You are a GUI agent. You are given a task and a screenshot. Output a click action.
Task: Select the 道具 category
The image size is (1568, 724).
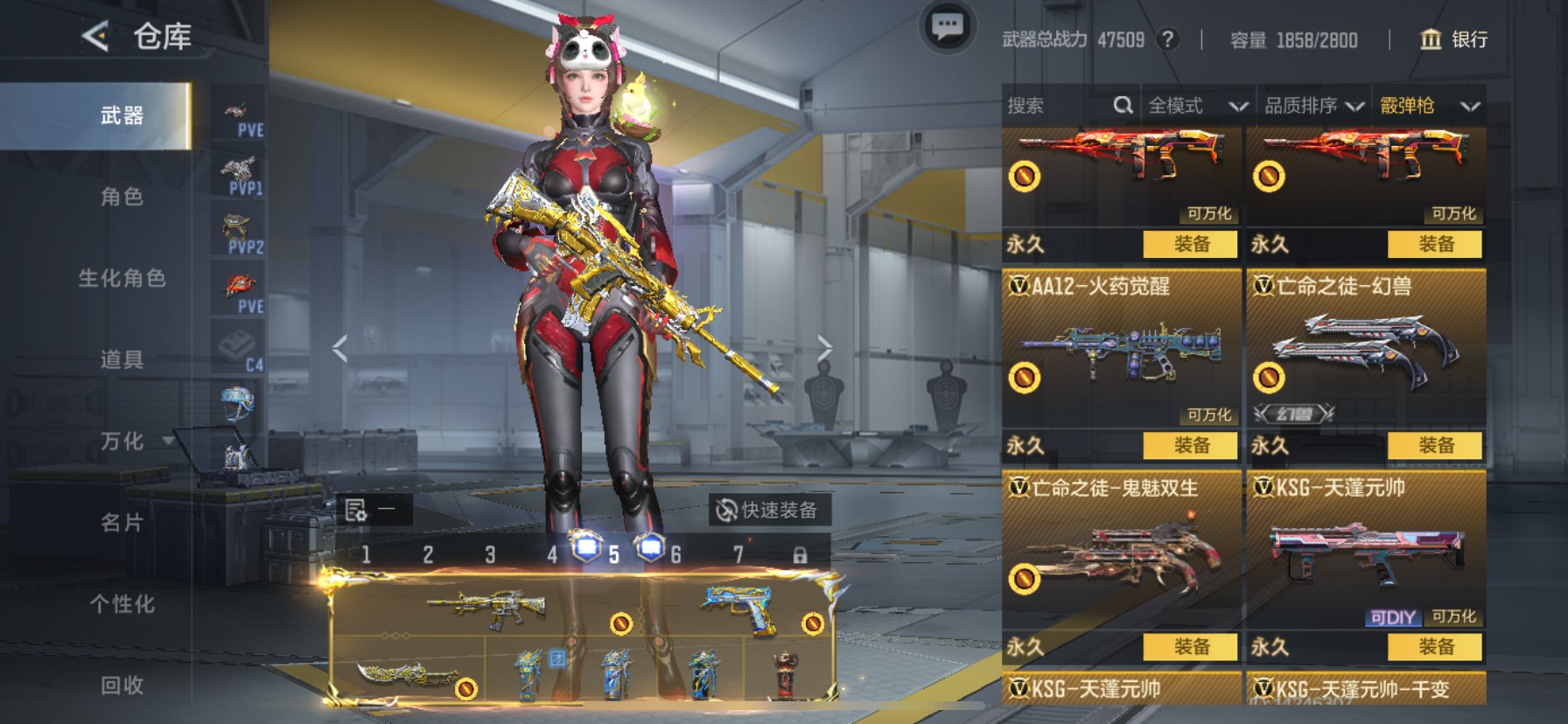tap(122, 359)
